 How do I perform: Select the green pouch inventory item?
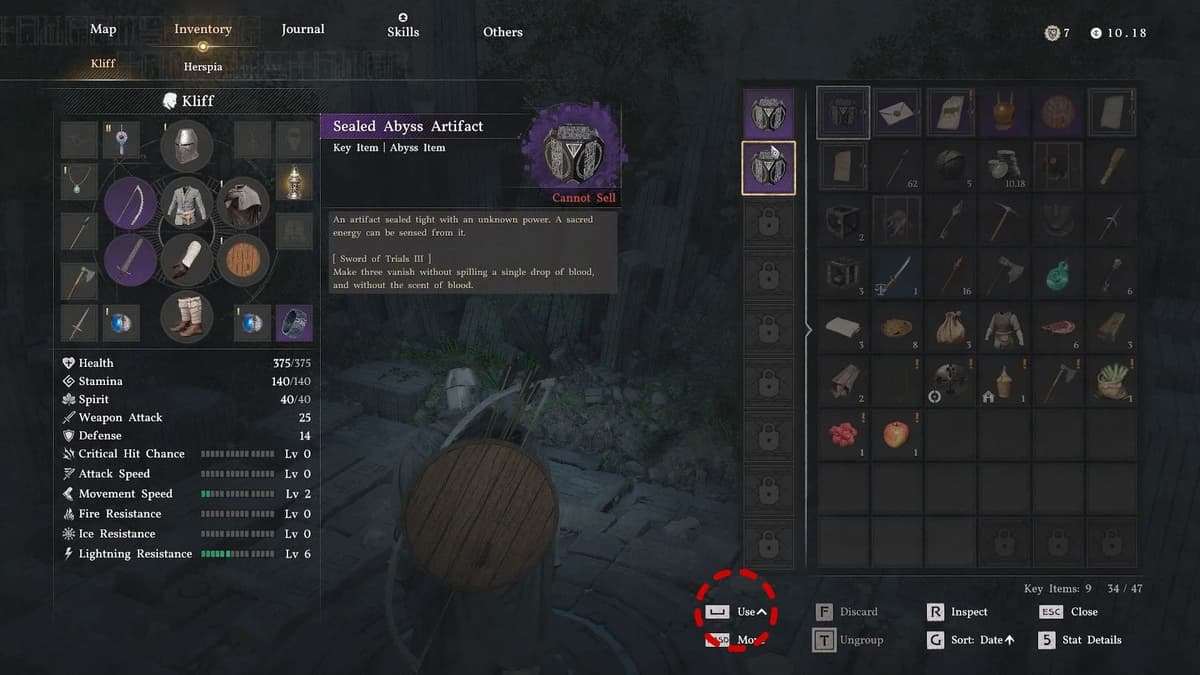[x=1058, y=273]
